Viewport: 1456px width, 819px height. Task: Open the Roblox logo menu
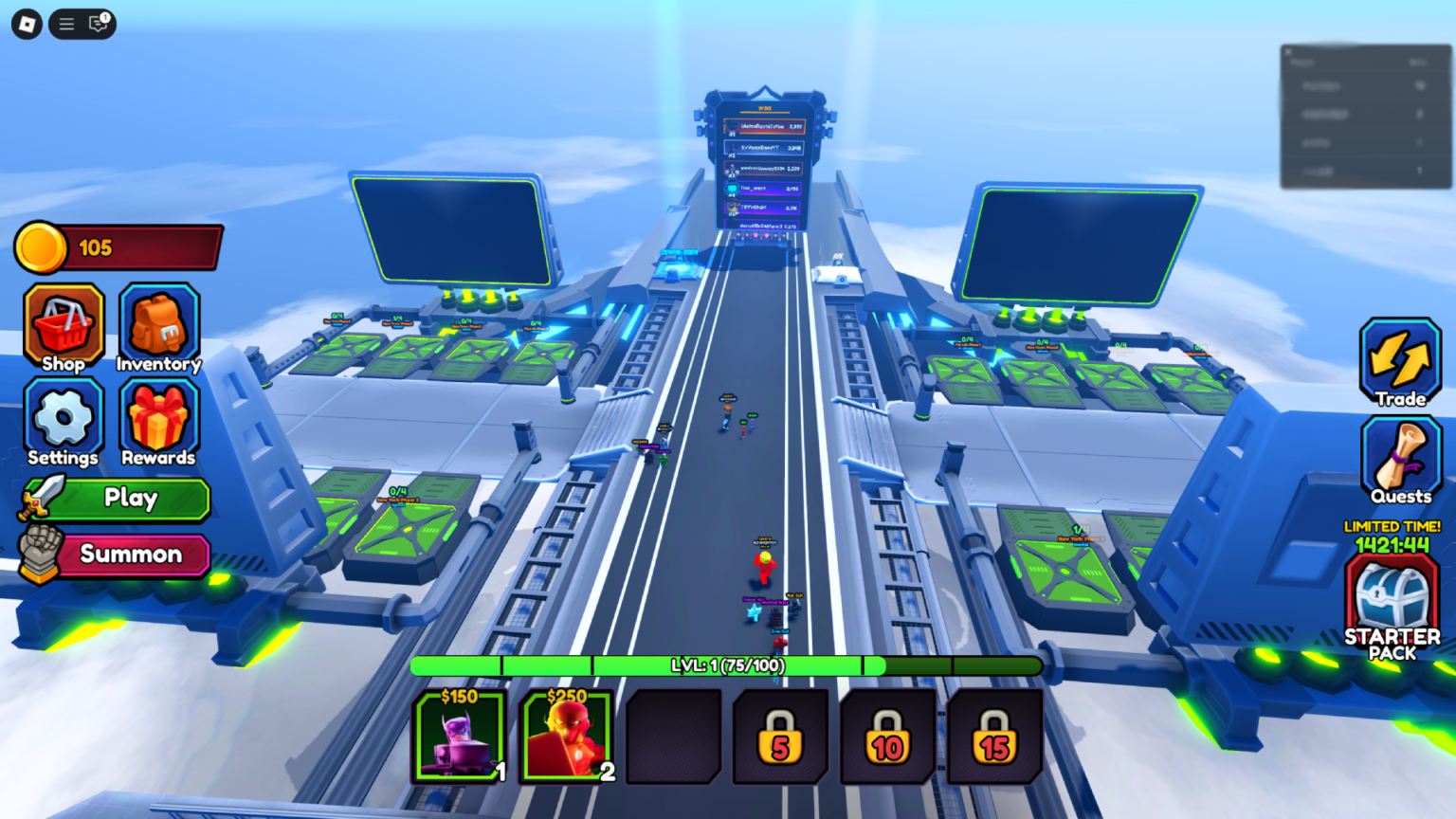26,24
